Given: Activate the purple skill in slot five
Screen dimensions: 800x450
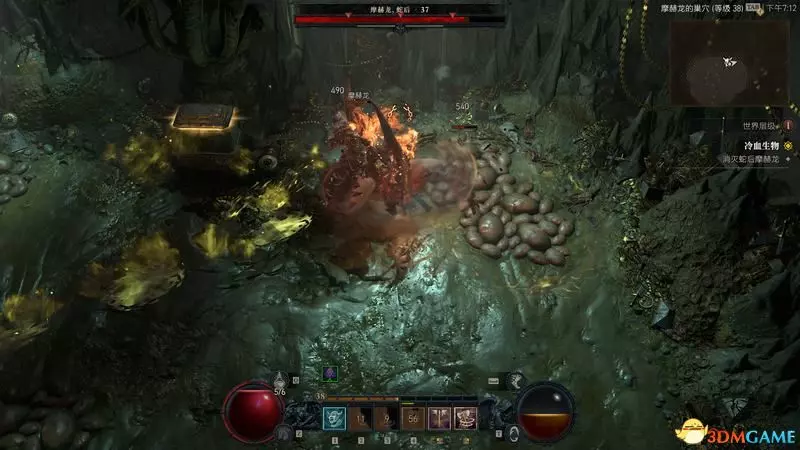Looking at the screenshot, I should [x=439, y=418].
